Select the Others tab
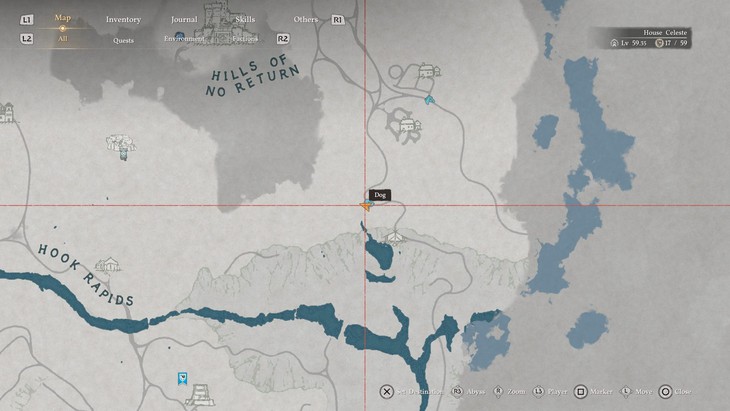This screenshot has height=411, width=730. (306, 19)
